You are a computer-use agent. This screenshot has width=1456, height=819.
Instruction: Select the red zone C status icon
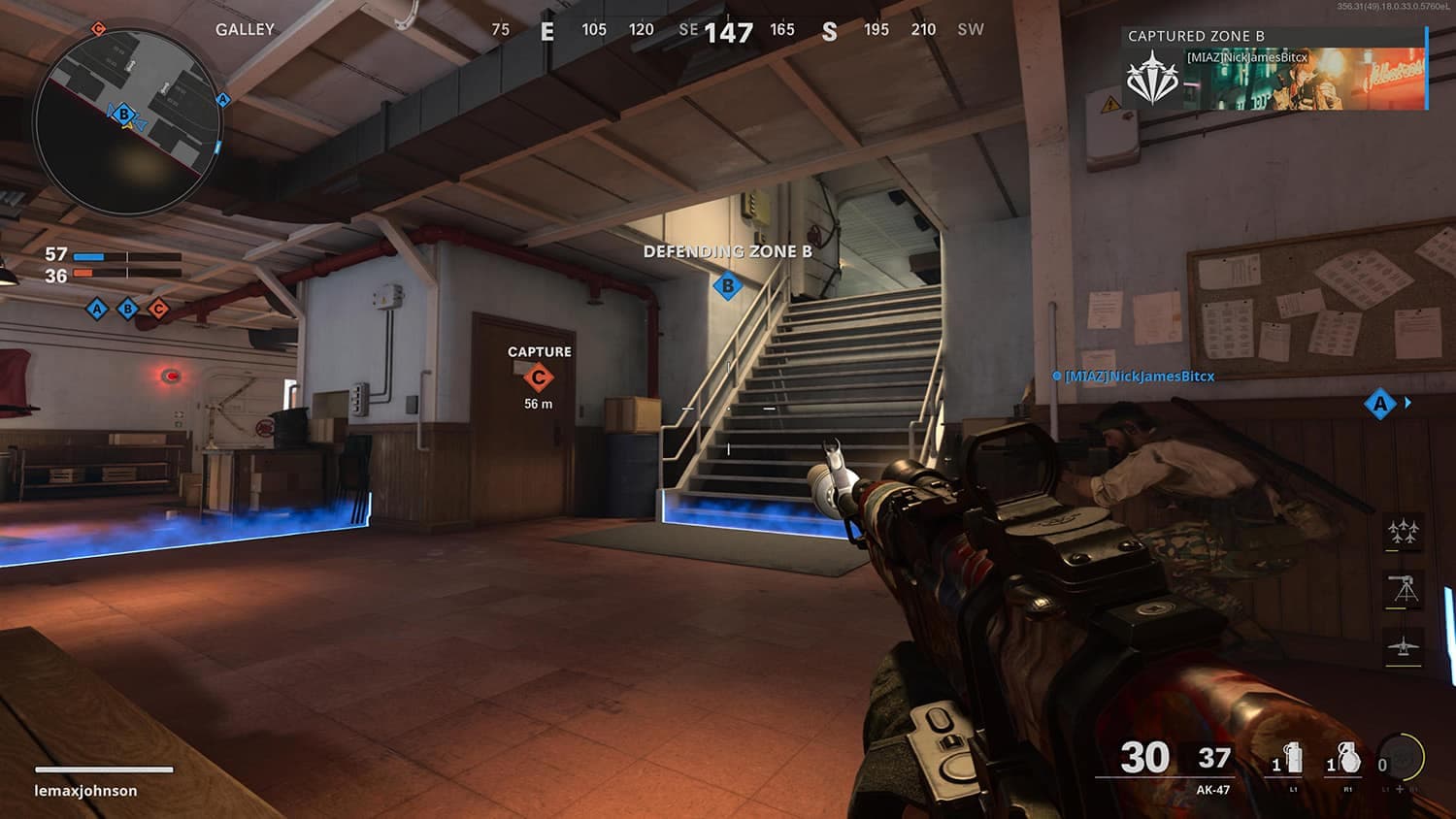click(158, 310)
